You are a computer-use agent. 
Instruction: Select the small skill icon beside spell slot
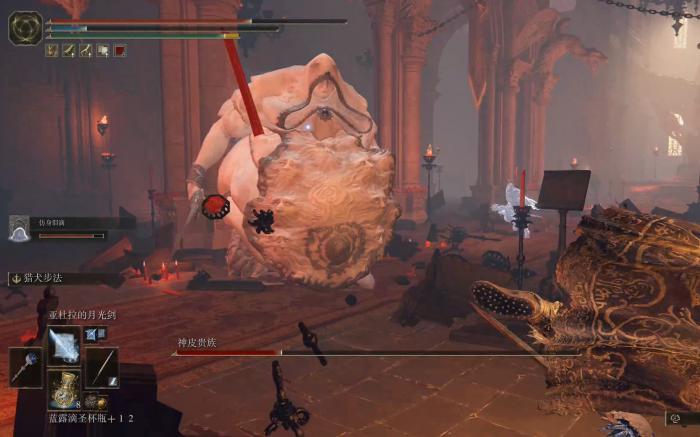[91, 334]
